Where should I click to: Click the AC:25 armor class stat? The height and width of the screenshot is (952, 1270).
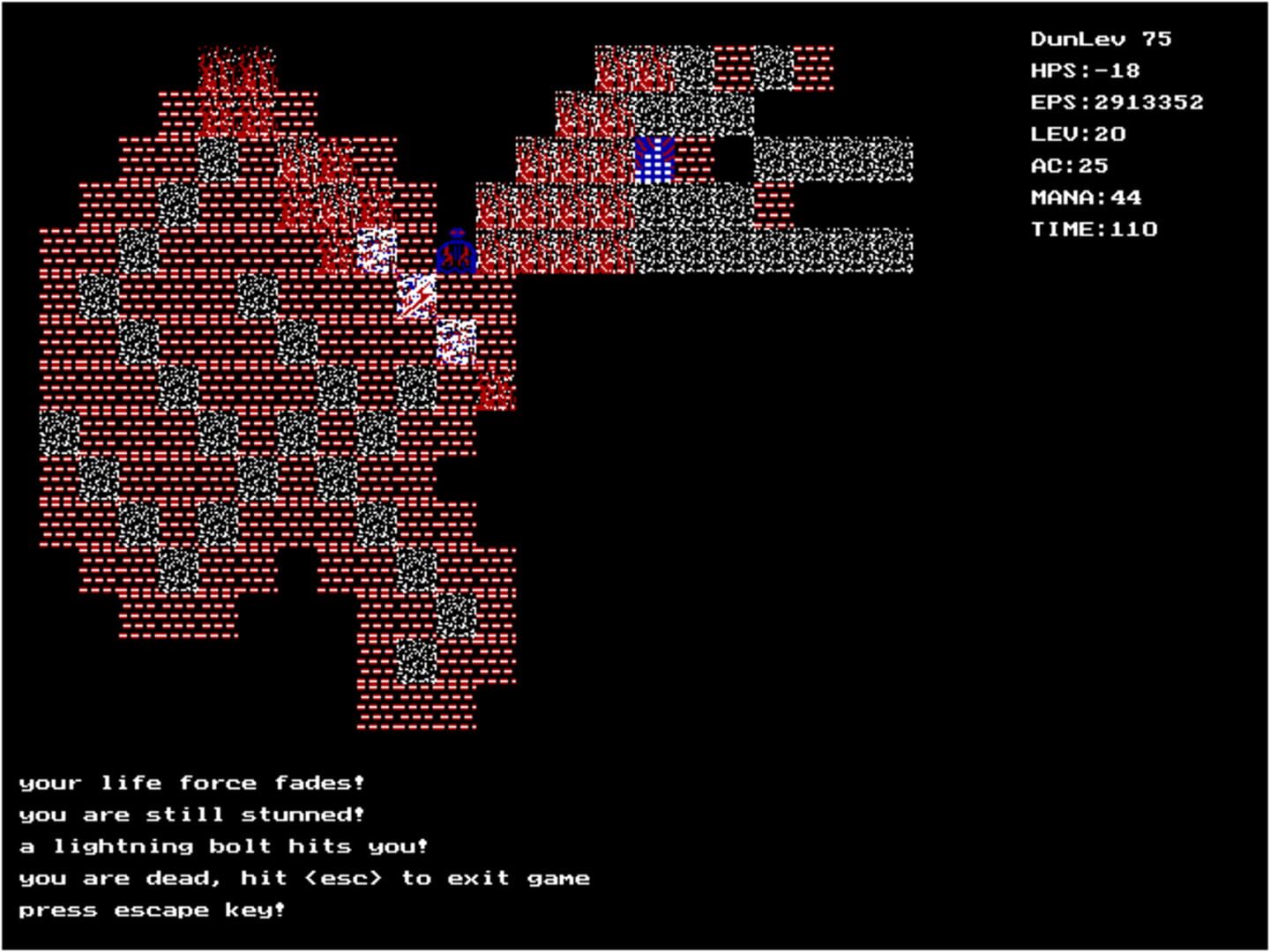pyautogui.click(x=1070, y=165)
